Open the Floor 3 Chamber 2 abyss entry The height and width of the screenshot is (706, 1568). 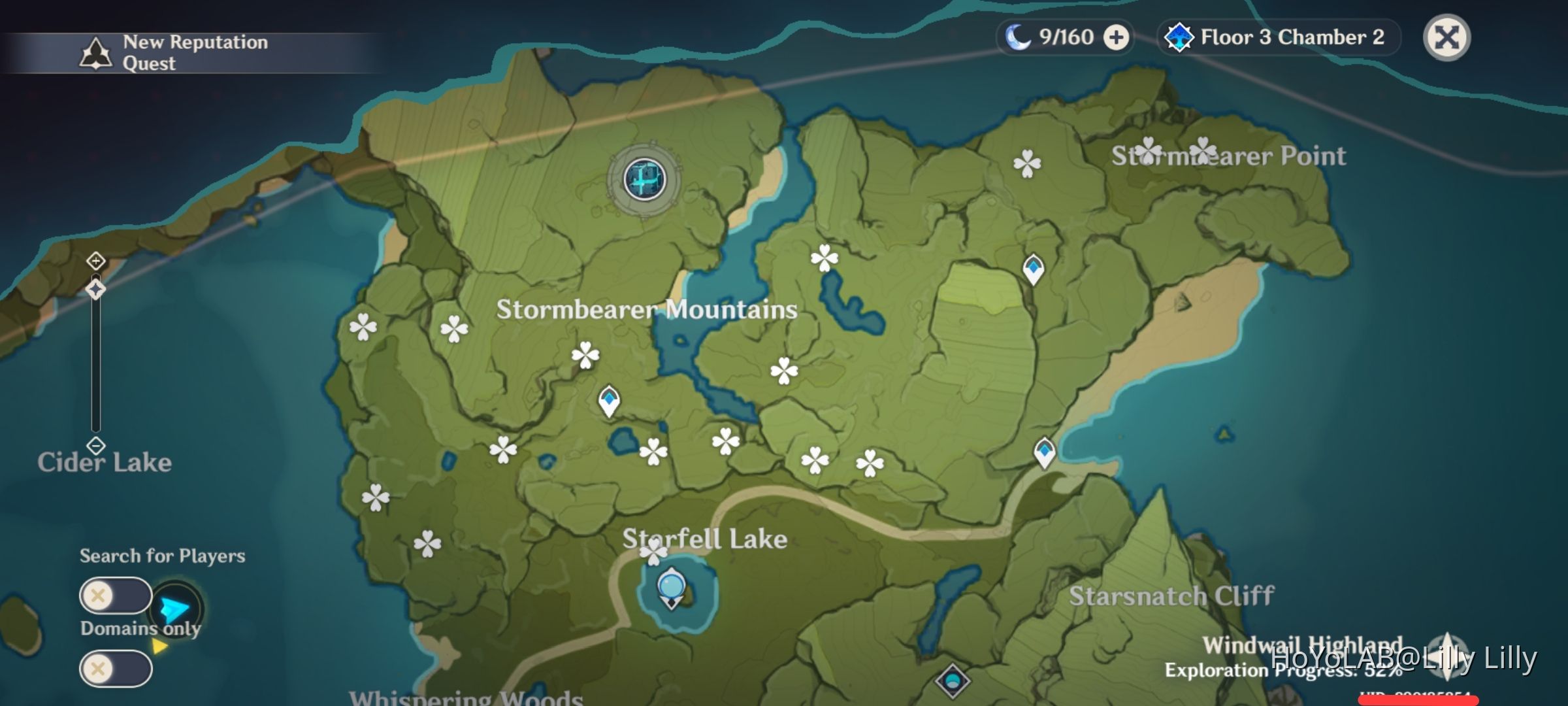click(1277, 37)
